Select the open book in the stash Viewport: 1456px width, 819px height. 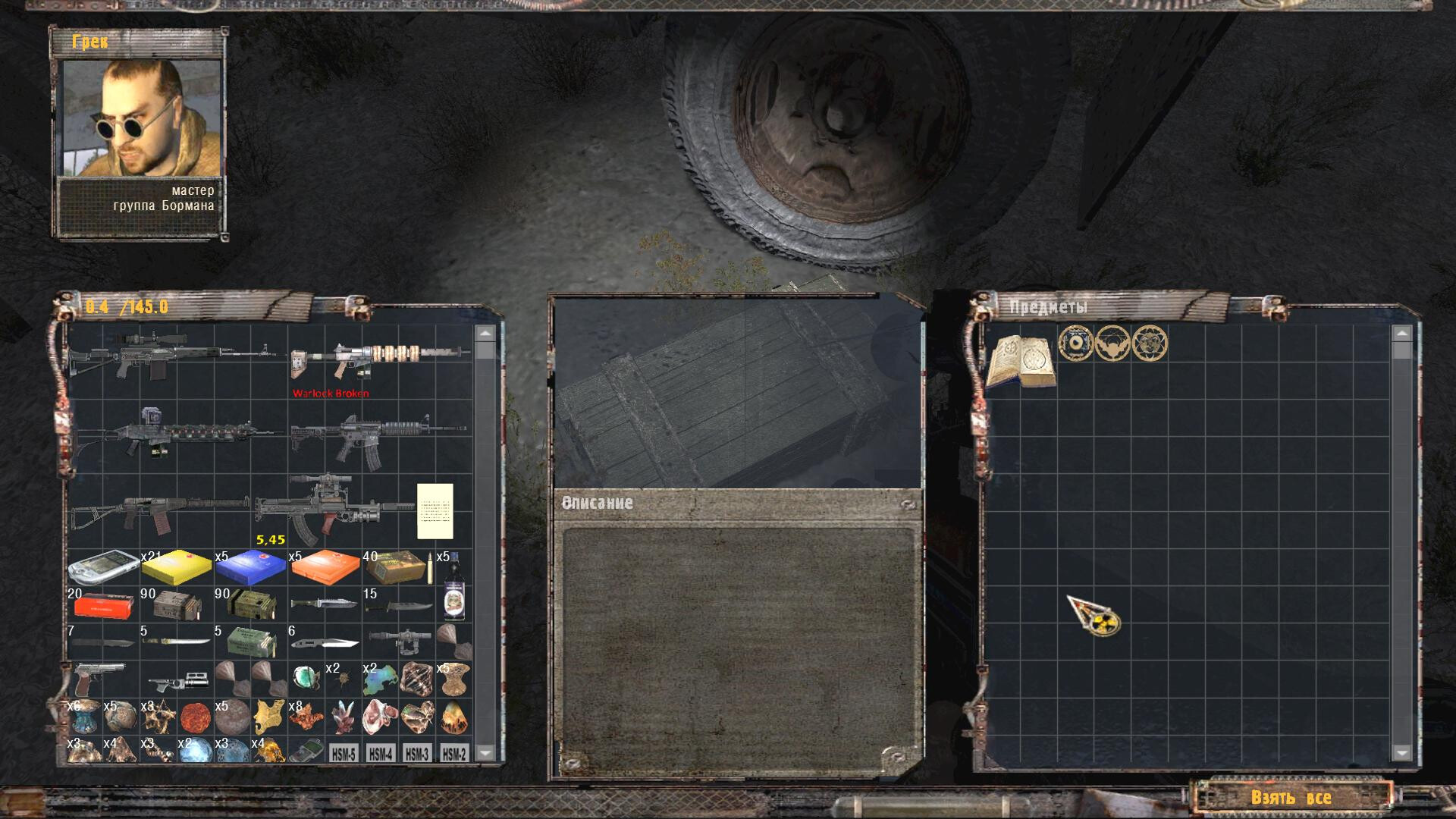click(x=1021, y=361)
